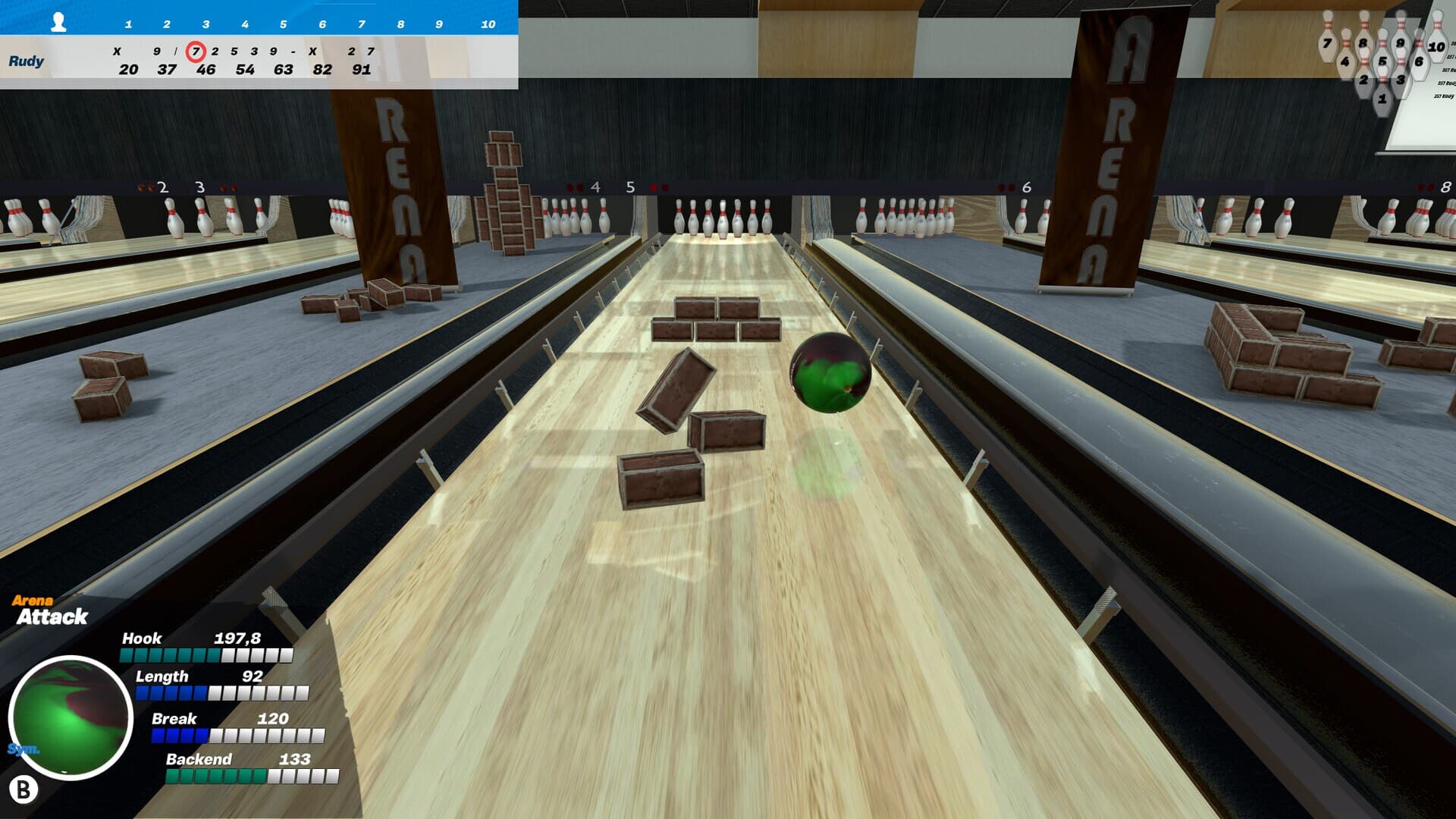Toggle standing pin 6 in the overhead display
This screenshot has height=819, width=1456.
[x=1419, y=61]
